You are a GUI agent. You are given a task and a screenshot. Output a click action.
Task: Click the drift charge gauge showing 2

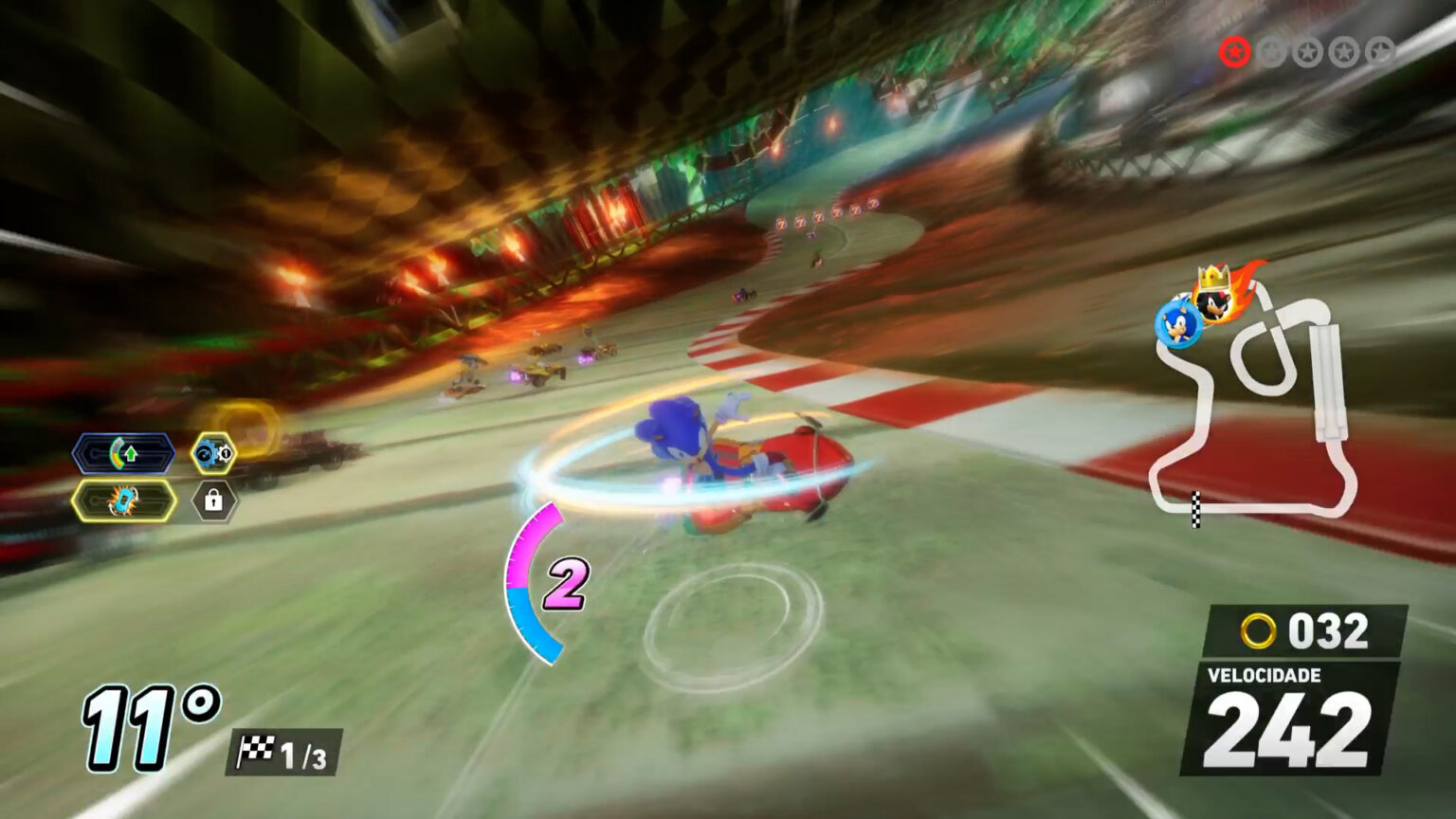(x=561, y=582)
